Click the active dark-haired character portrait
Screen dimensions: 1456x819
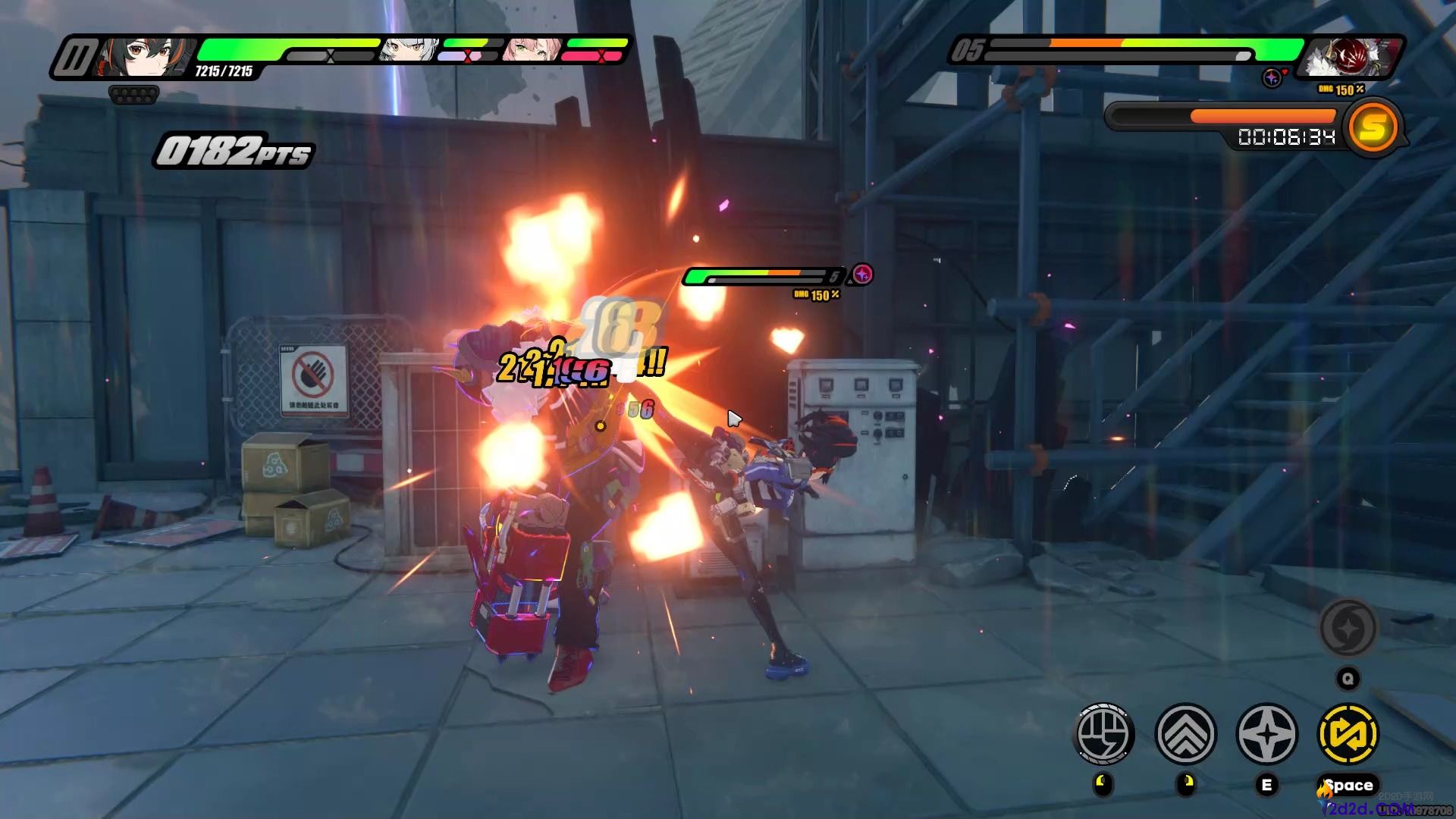pyautogui.click(x=144, y=58)
